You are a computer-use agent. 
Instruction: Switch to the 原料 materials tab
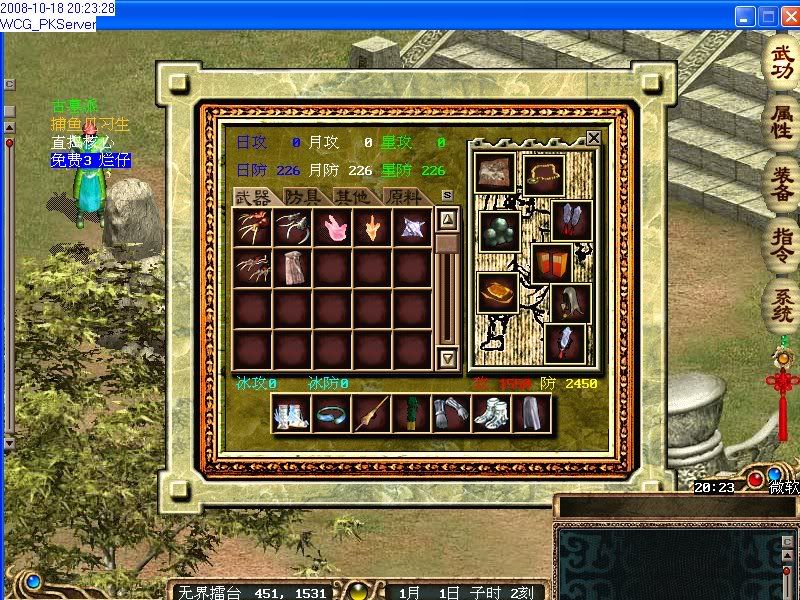tap(402, 197)
